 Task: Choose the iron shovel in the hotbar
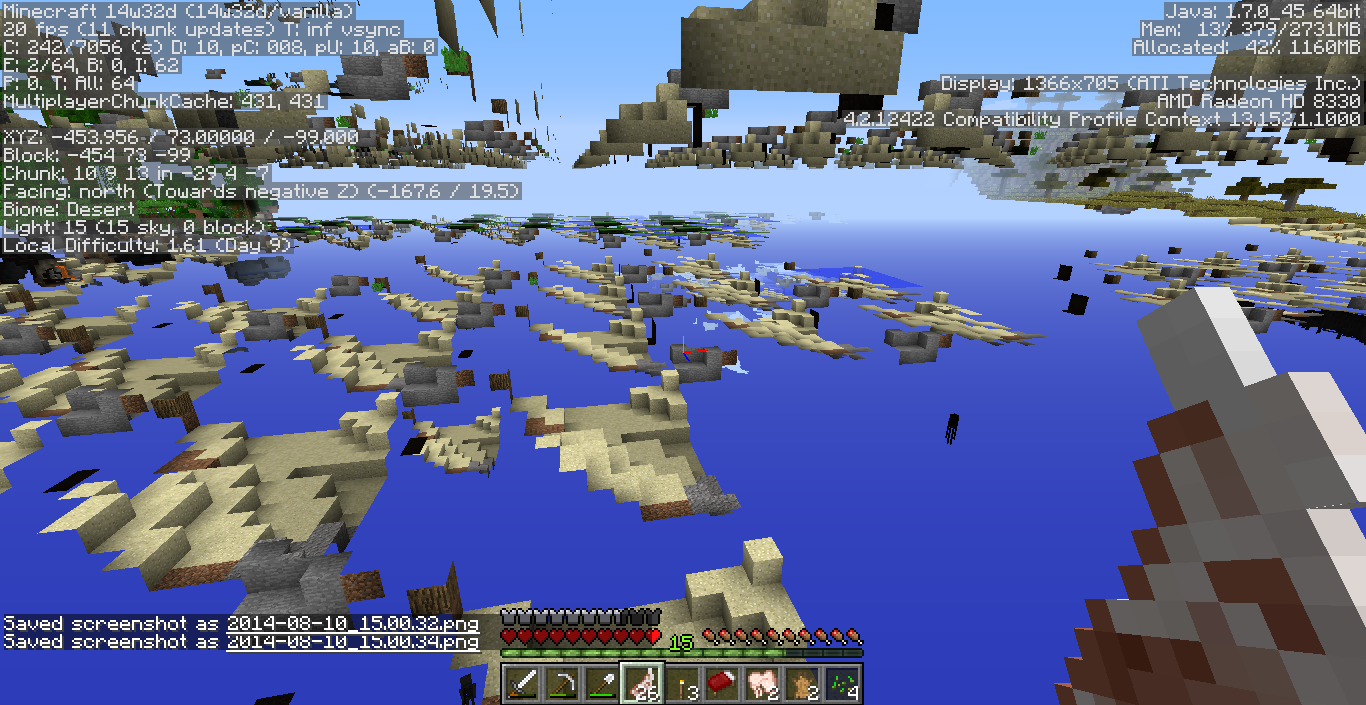(602, 684)
